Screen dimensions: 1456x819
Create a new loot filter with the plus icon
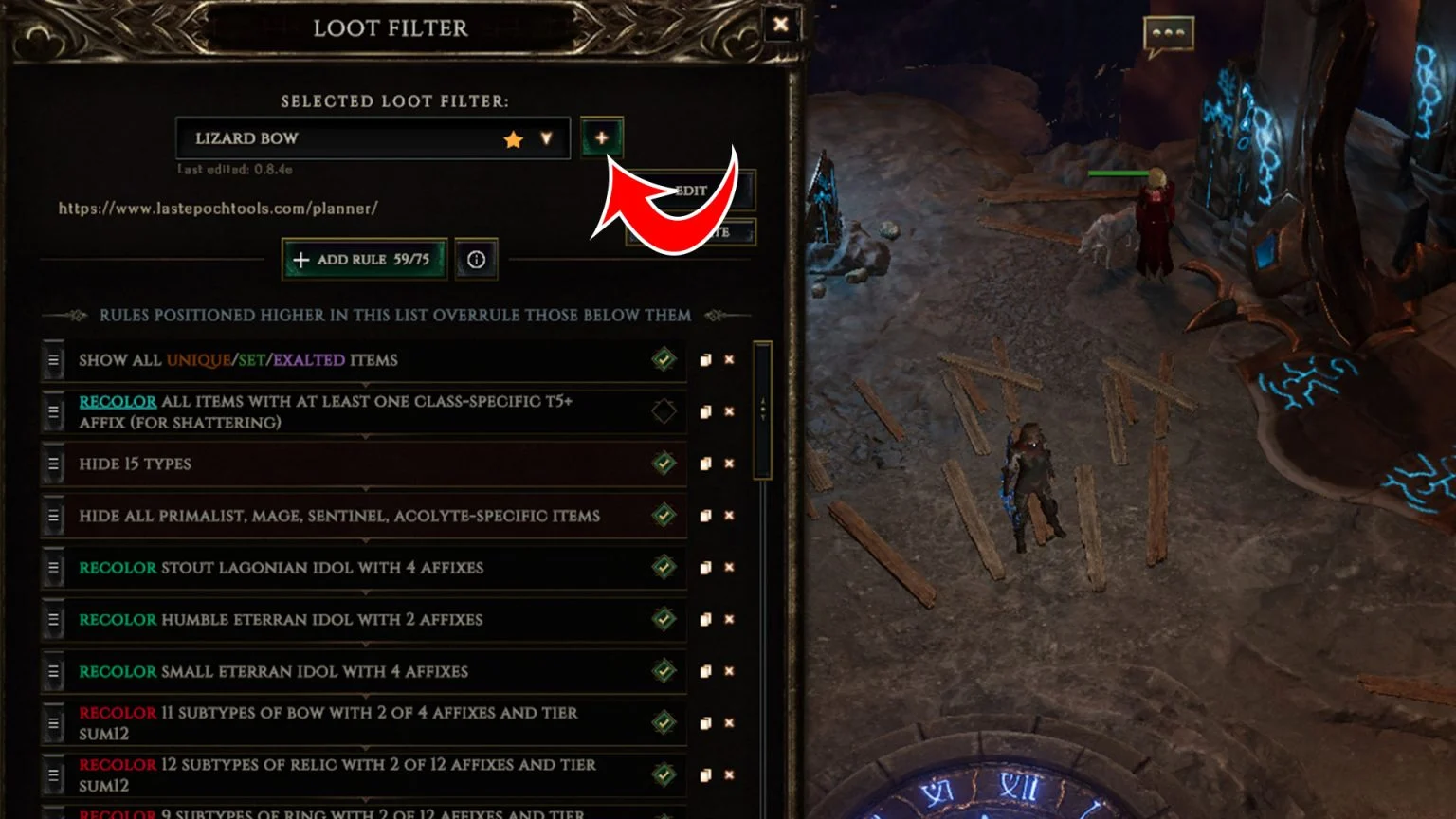click(603, 138)
